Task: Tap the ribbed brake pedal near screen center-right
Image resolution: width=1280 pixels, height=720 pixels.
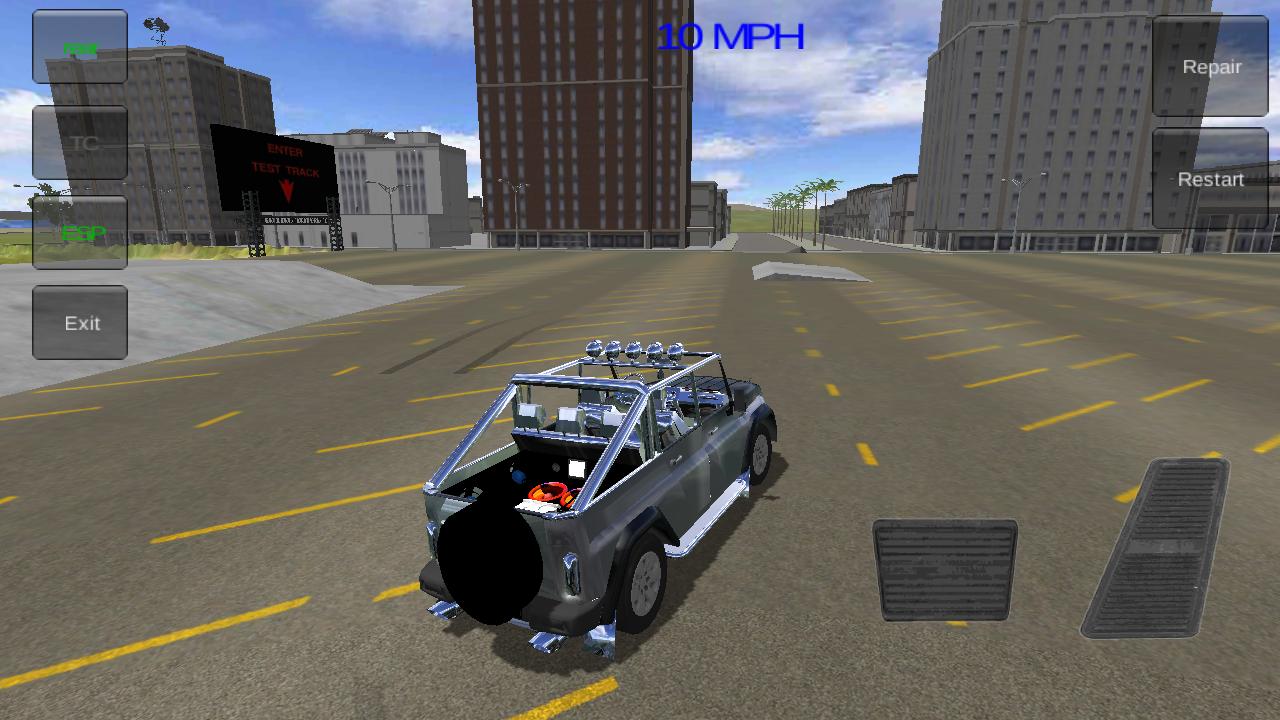Action: point(944,570)
